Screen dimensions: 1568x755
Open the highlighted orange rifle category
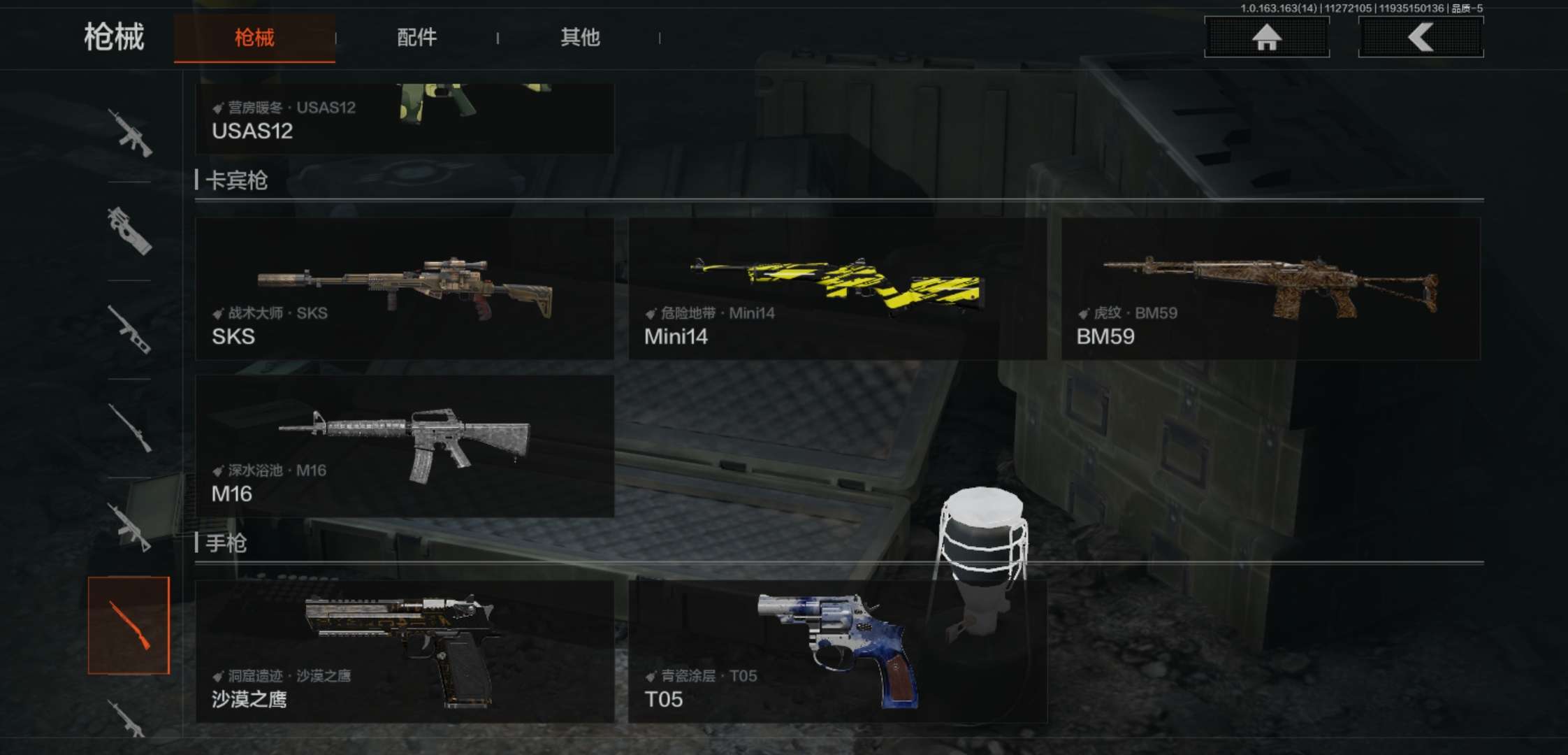pos(129,626)
